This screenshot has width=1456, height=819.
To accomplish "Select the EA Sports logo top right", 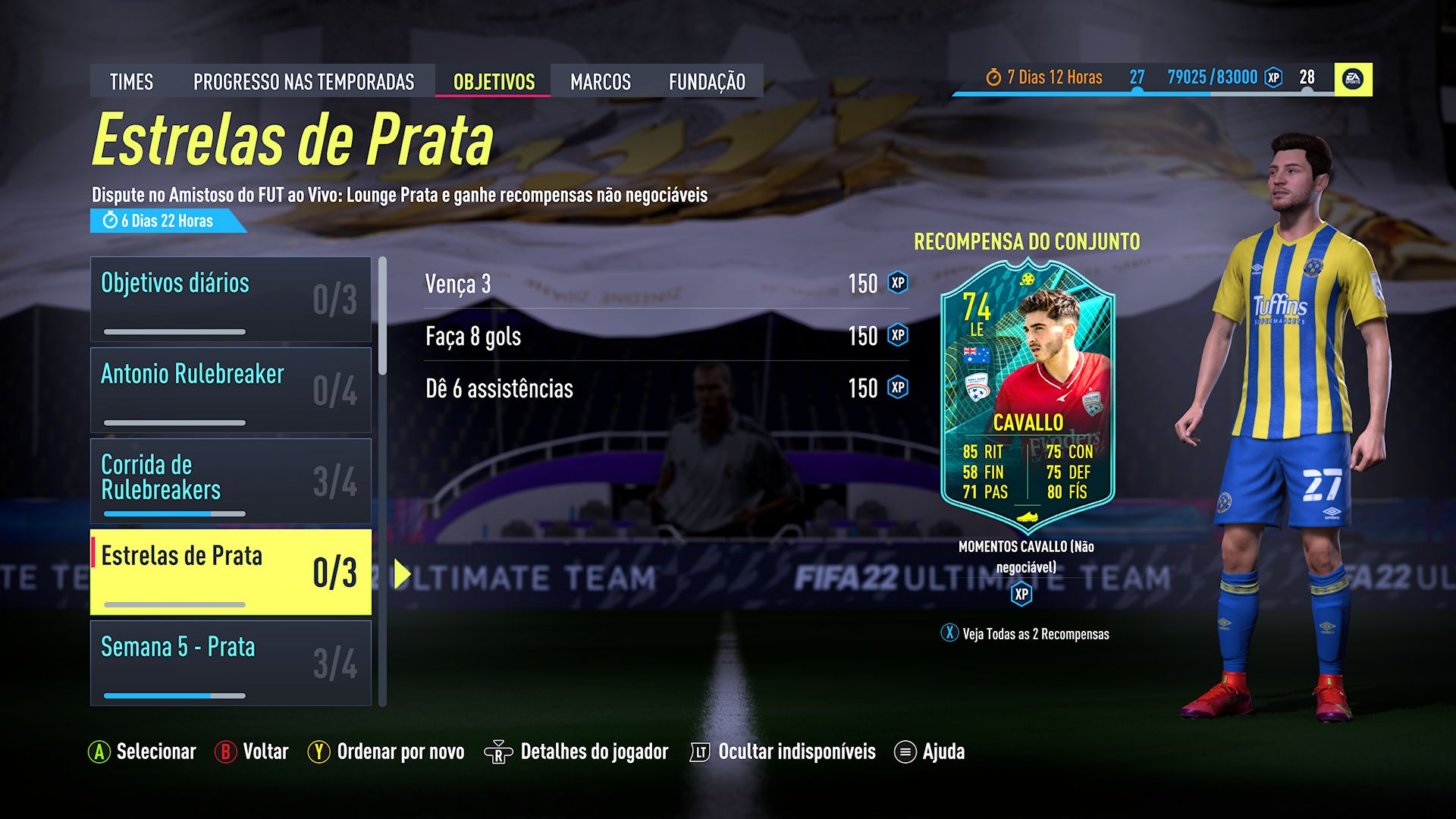I will 1354,76.
